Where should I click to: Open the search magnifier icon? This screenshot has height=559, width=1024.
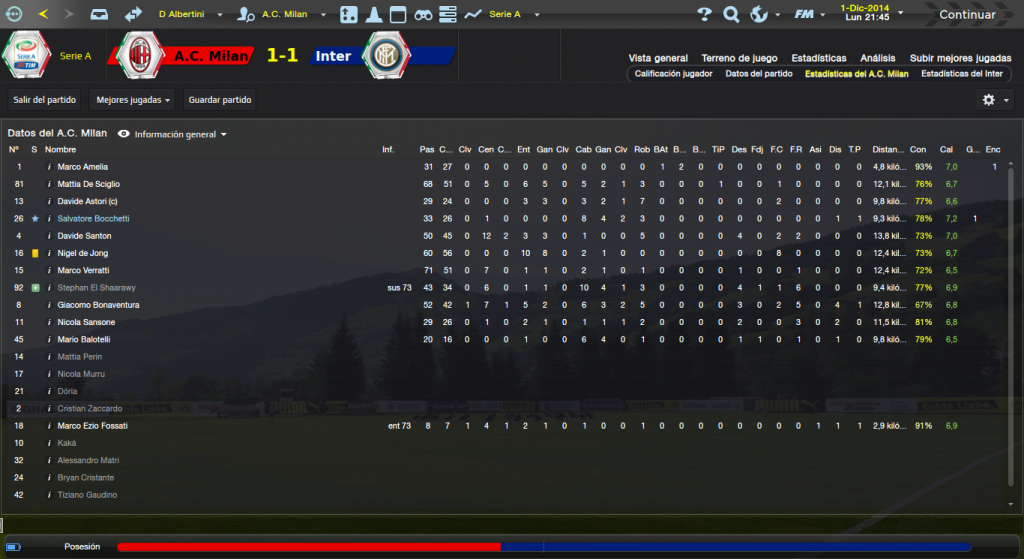(x=731, y=15)
